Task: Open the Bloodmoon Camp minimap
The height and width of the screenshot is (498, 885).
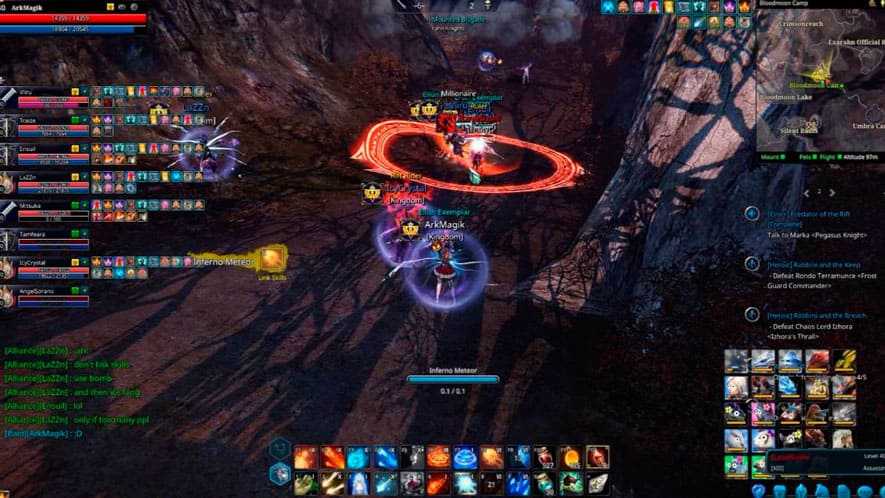Action: coord(818,80)
